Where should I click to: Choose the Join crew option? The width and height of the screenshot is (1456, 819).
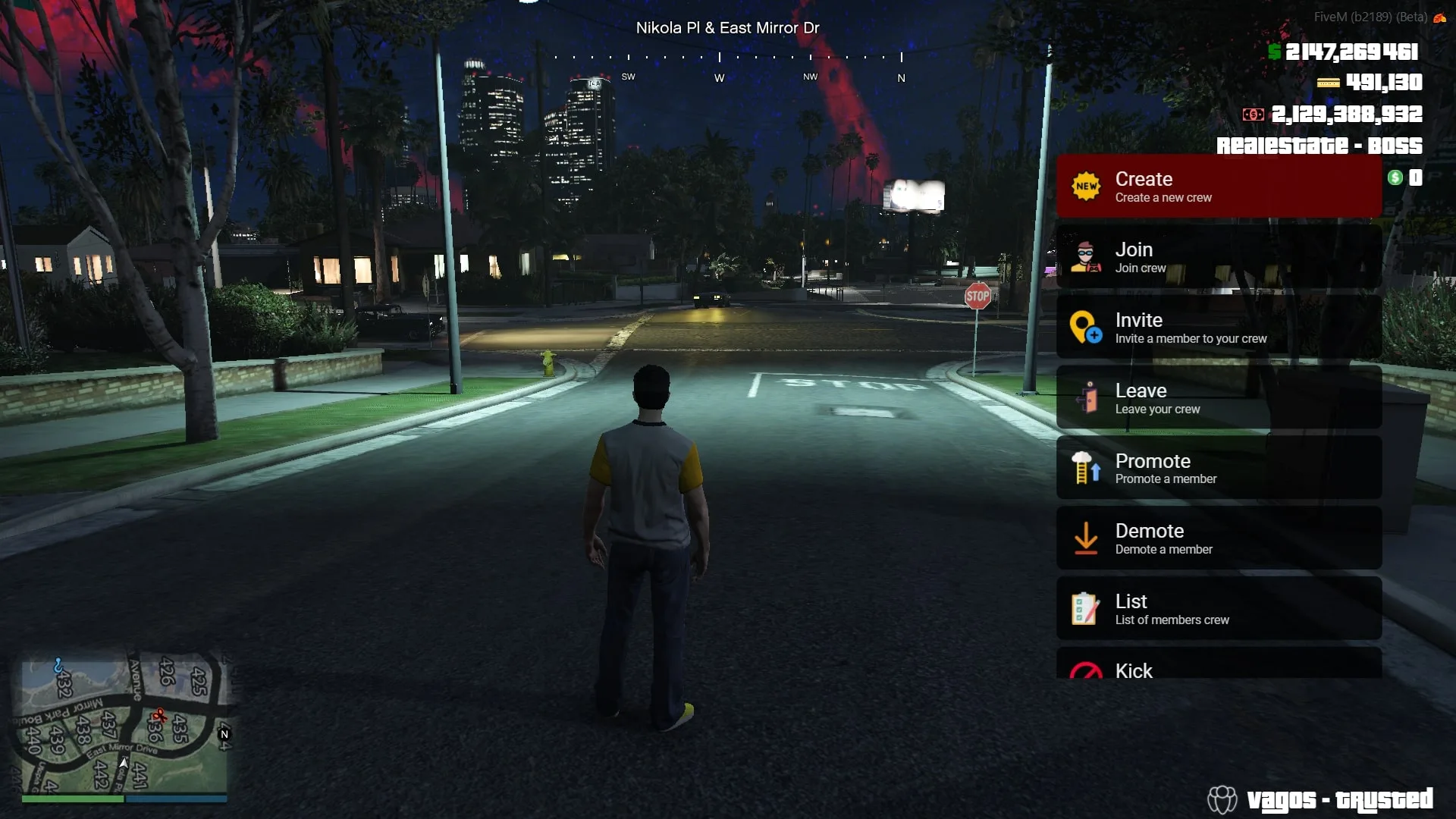tap(1218, 257)
